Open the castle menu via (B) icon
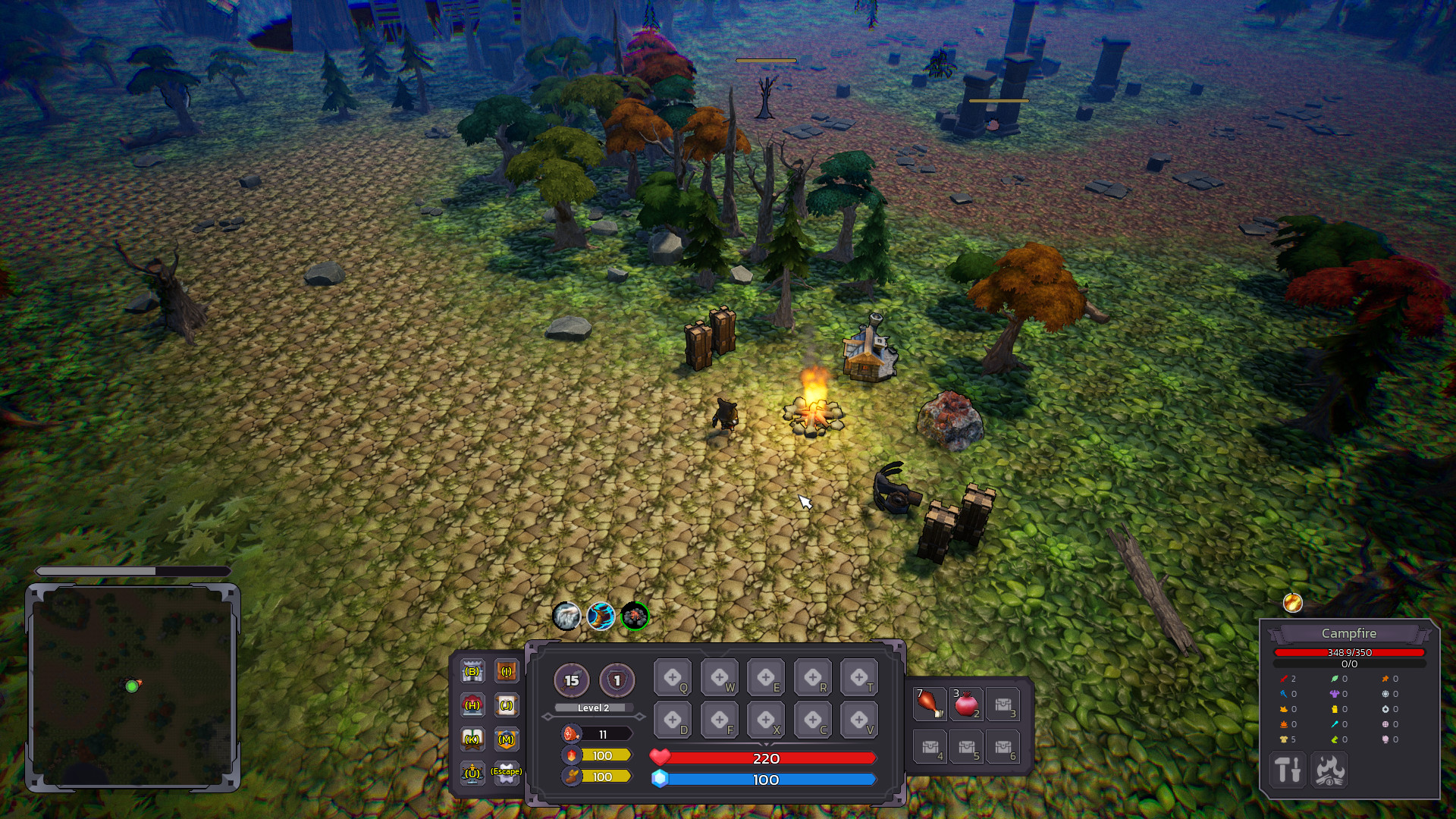This screenshot has width=1456, height=819. click(472, 672)
